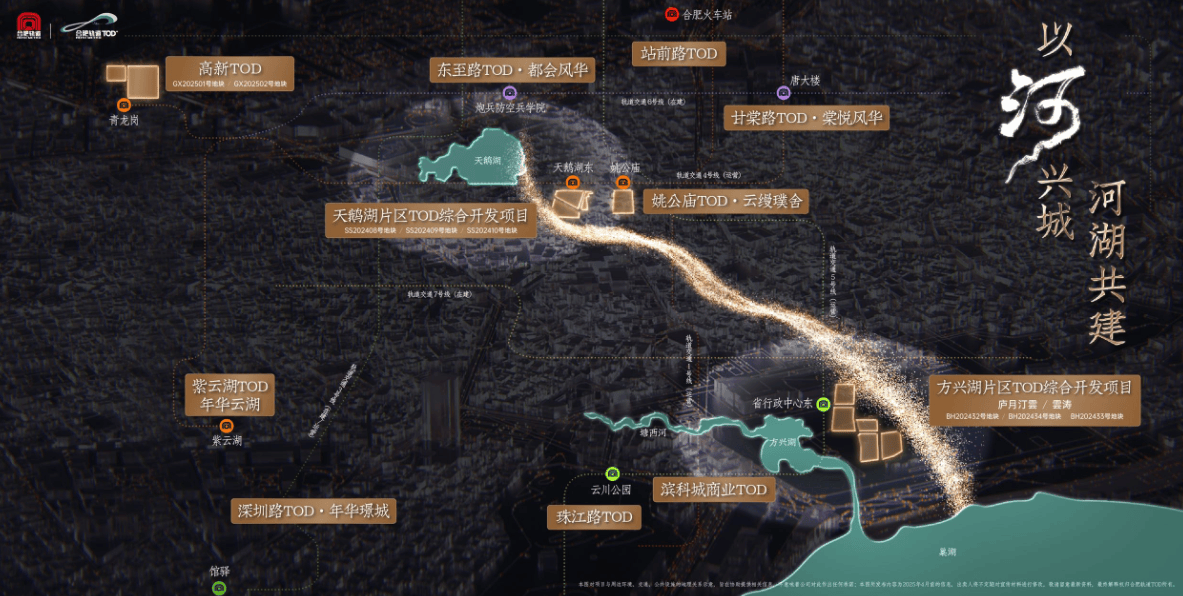Open the 东至路TOD·都会风华 plaque
1183x596 pixels.
[x=512, y=70]
